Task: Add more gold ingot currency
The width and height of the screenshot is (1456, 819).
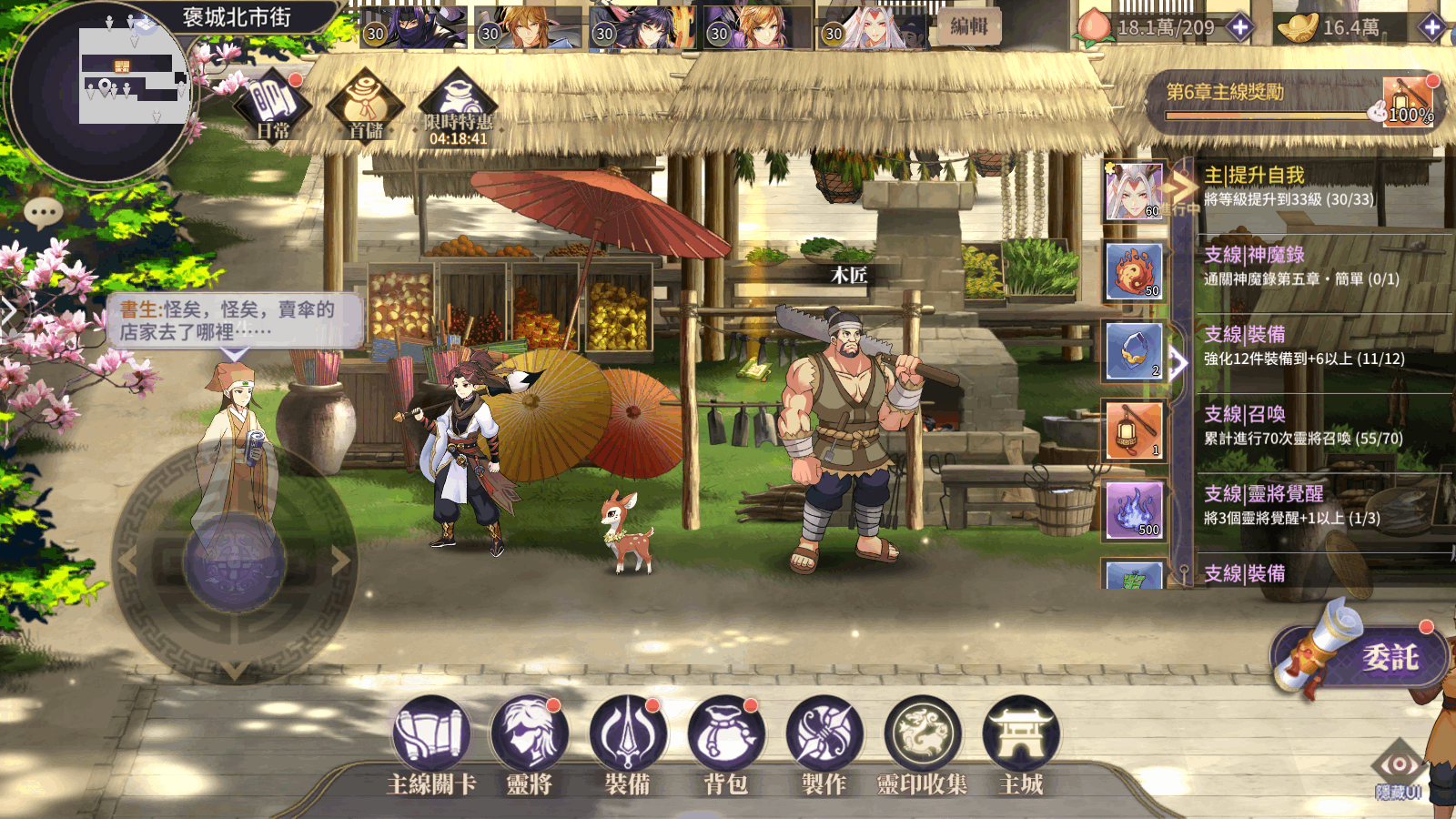Action: tap(1431, 27)
